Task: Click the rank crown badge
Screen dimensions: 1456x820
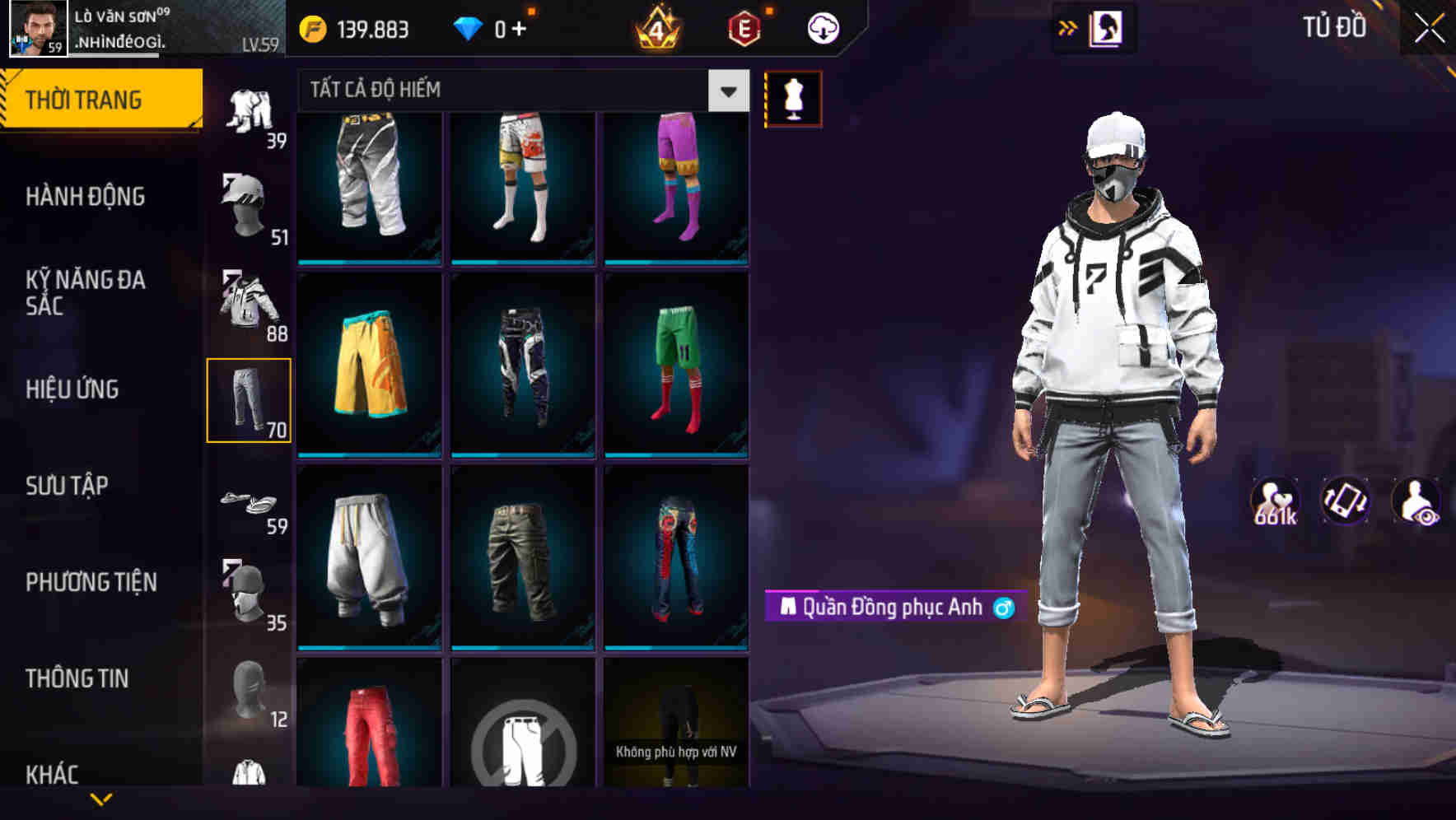Action: tap(656, 26)
